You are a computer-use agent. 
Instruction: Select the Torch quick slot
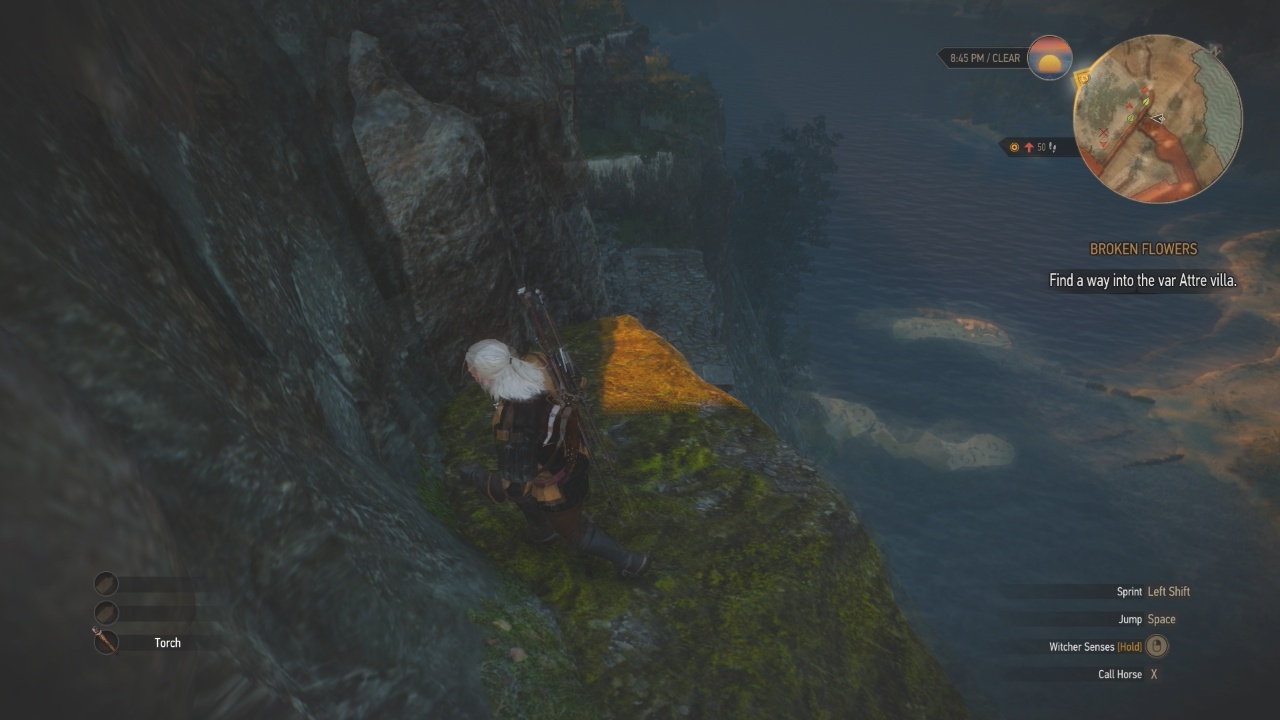[107, 641]
